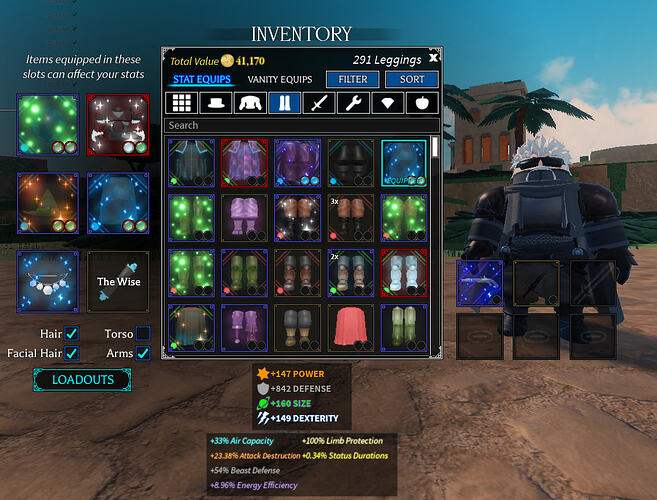Screen dimensions: 657x500
Task: Click the inventory Search field
Action: tap(300, 126)
